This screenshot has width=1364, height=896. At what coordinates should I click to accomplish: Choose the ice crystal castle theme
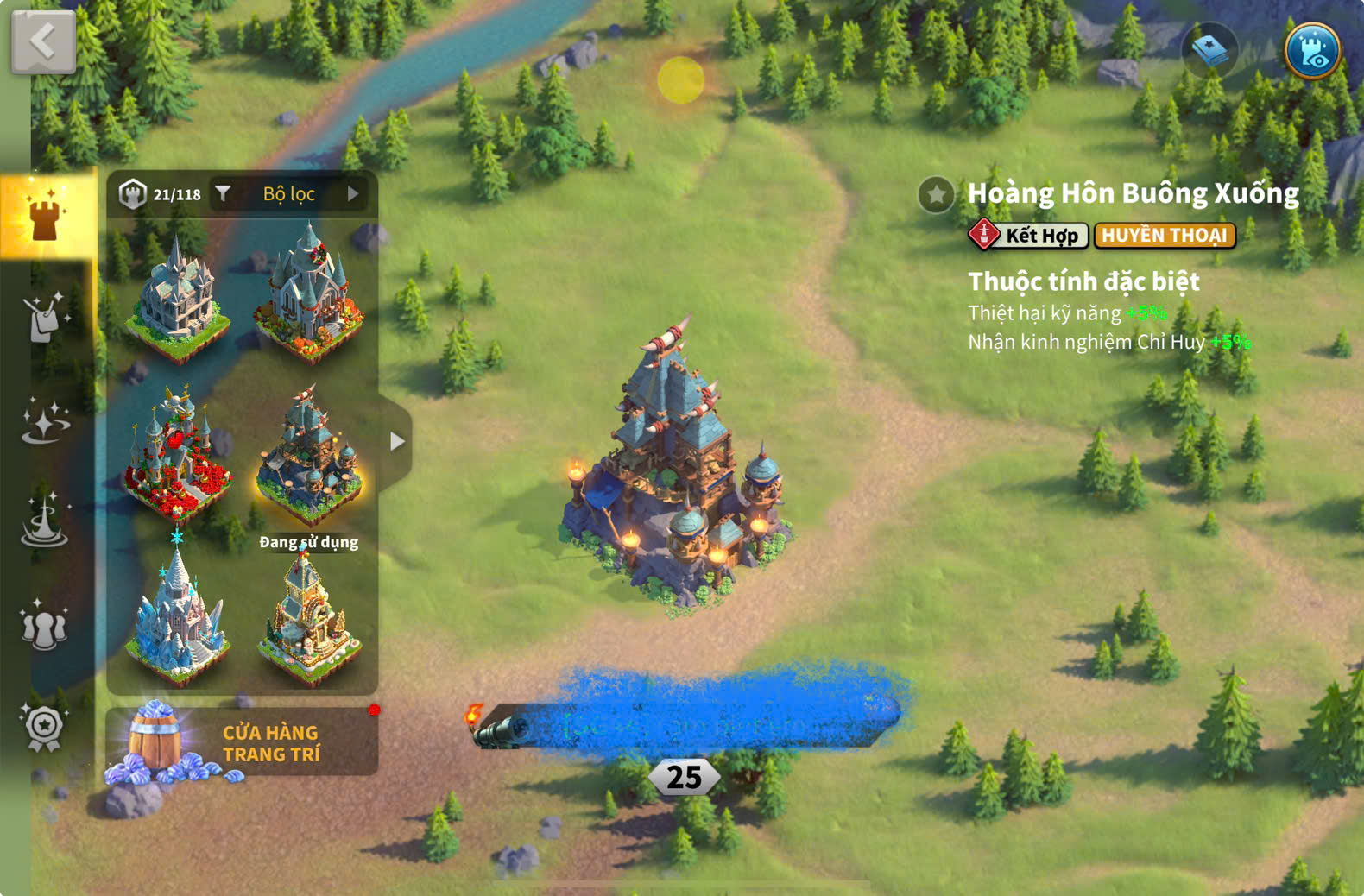[178, 615]
